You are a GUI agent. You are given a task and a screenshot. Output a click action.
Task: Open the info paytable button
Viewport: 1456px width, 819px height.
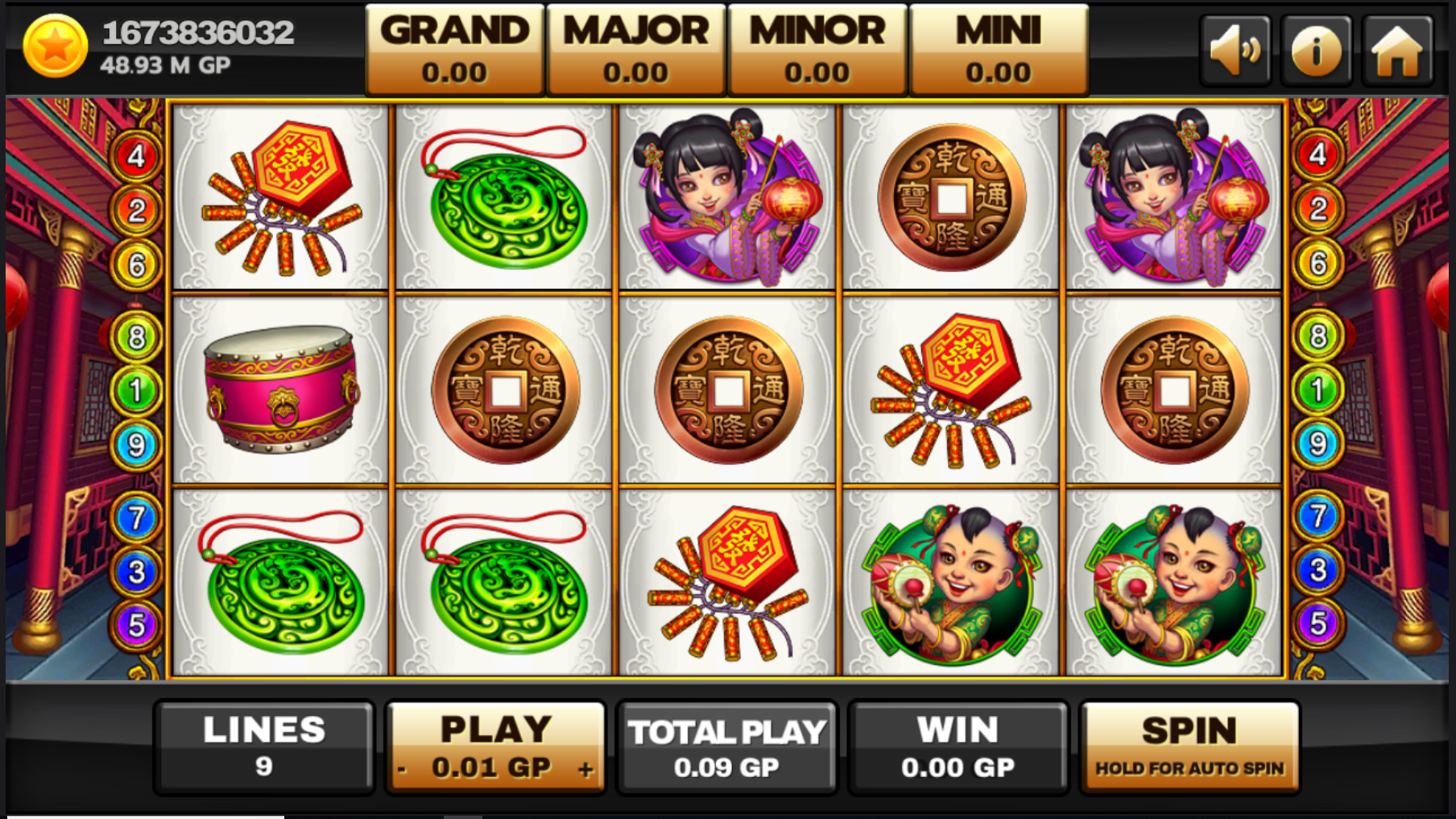[1316, 50]
